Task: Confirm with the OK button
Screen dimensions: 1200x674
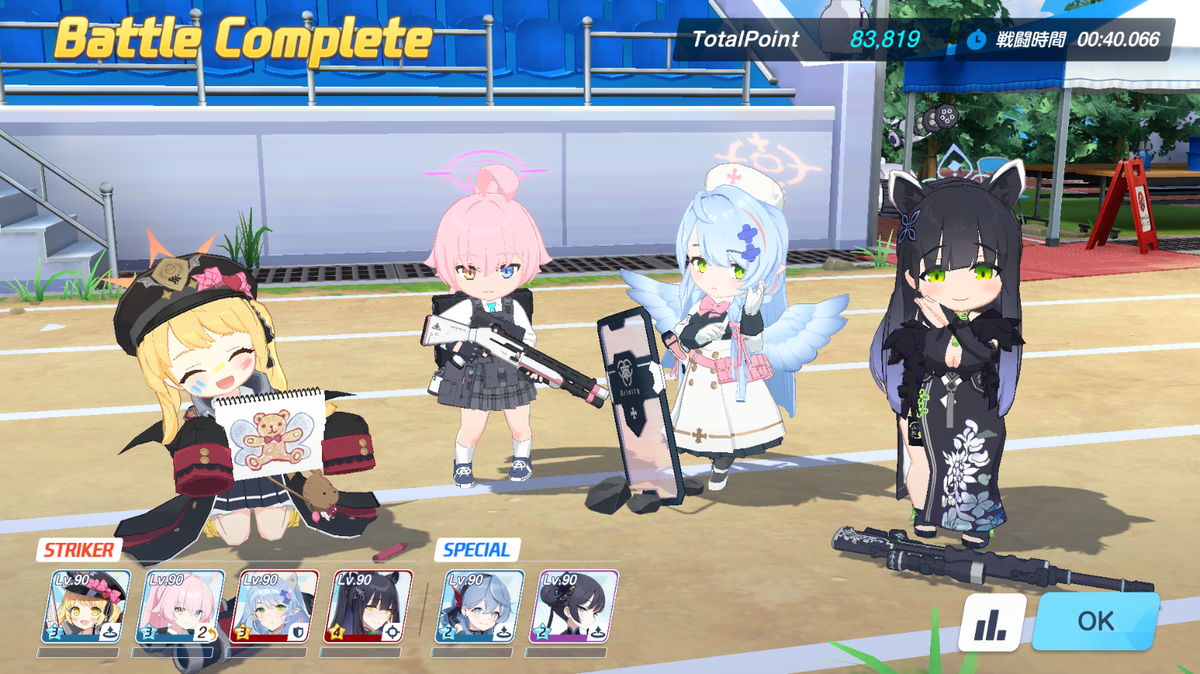Action: (1095, 621)
